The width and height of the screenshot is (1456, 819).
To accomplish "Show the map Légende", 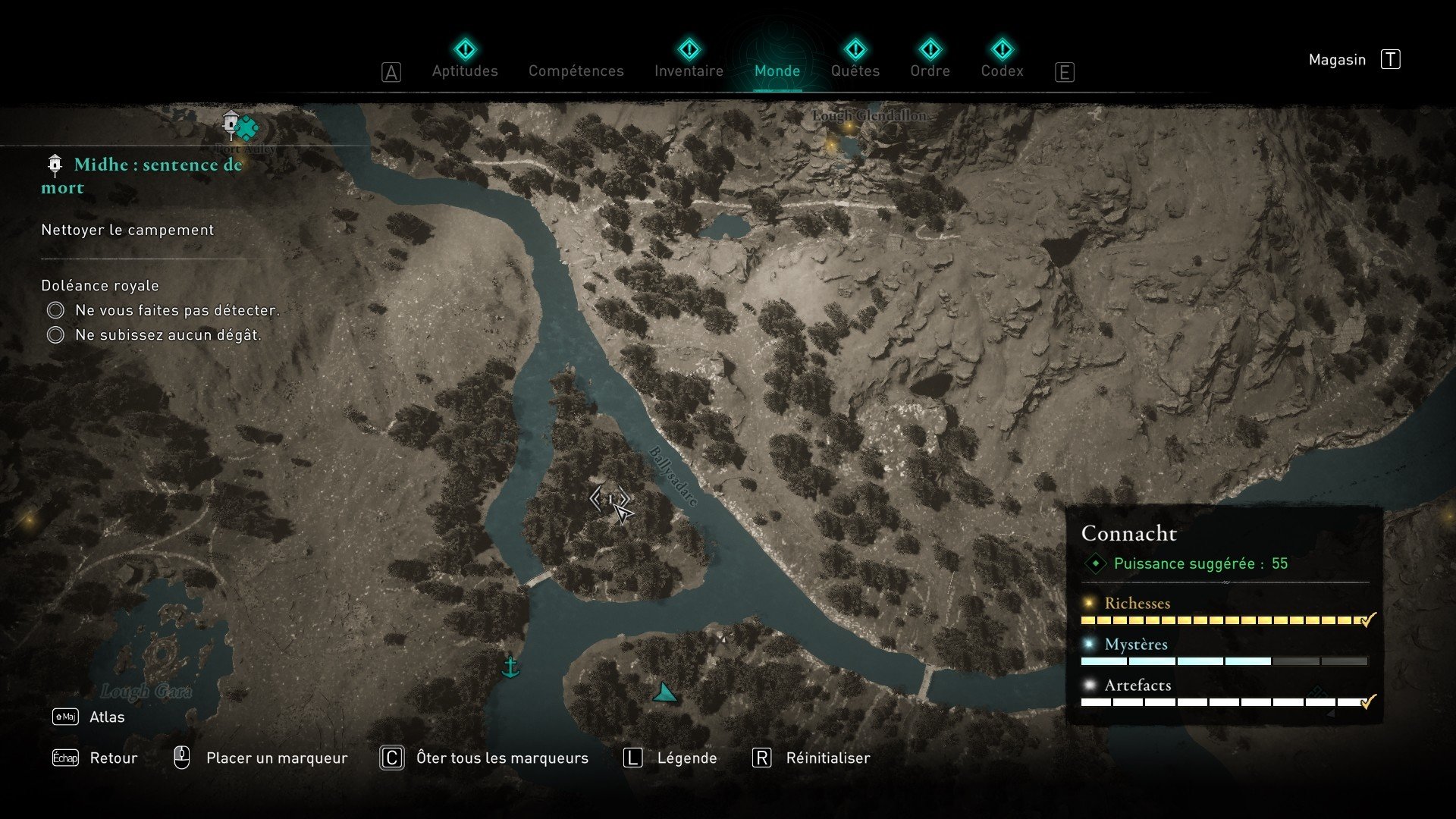I will (686, 758).
